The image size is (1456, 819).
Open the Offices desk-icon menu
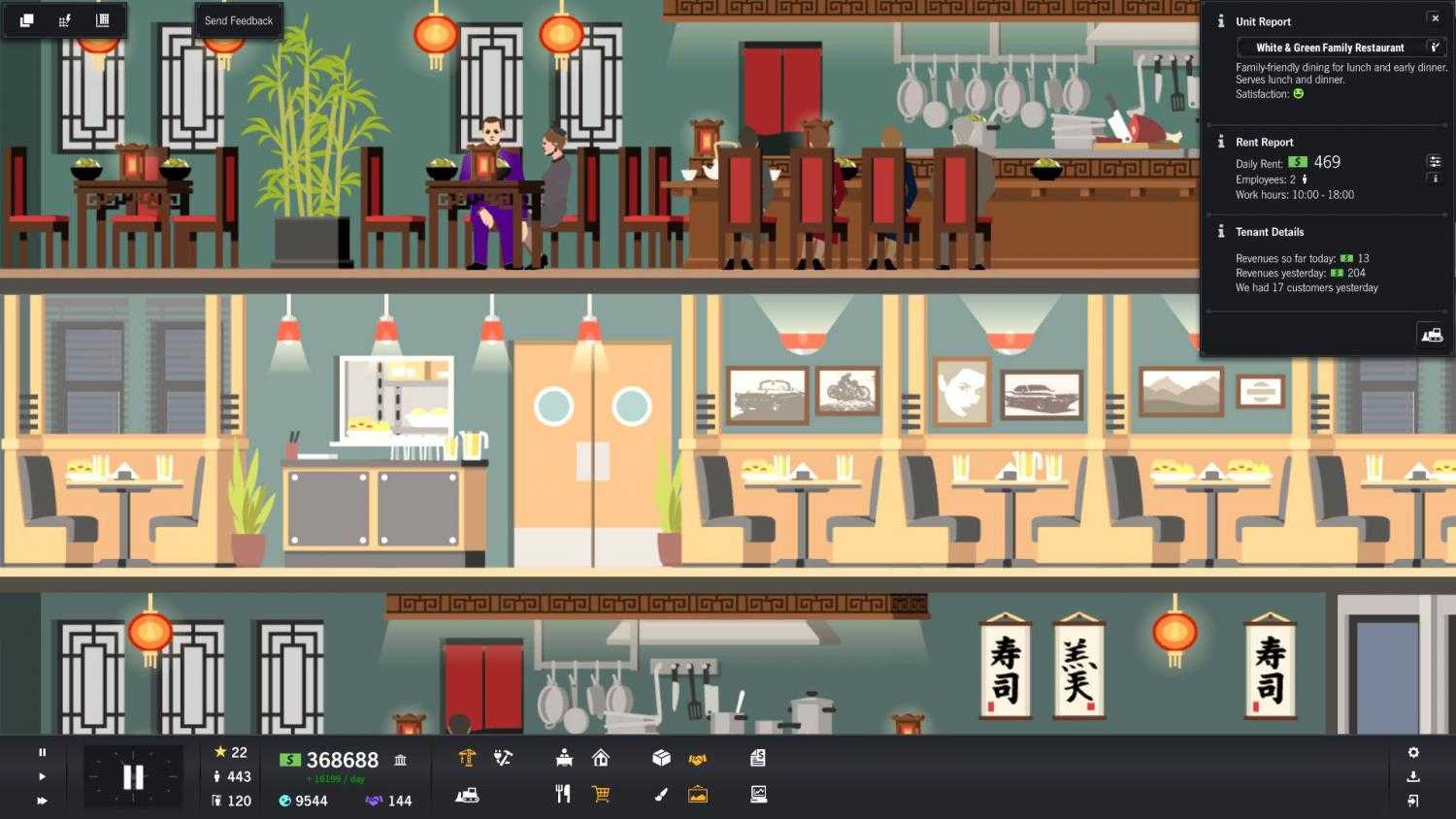point(562,758)
